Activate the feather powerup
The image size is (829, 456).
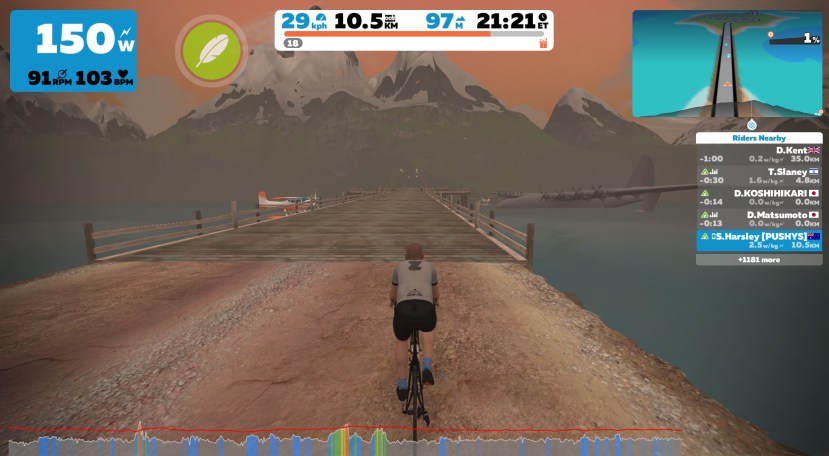(209, 49)
